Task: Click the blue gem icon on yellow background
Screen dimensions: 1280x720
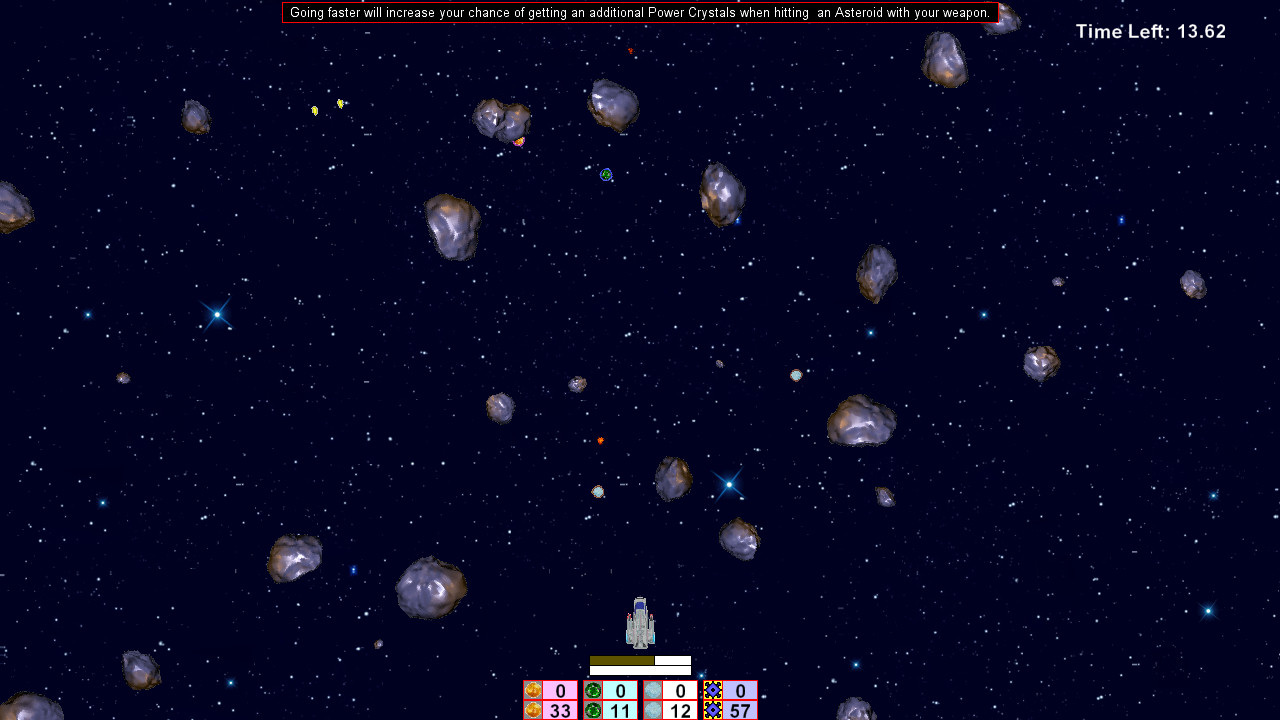Action: [x=711, y=691]
